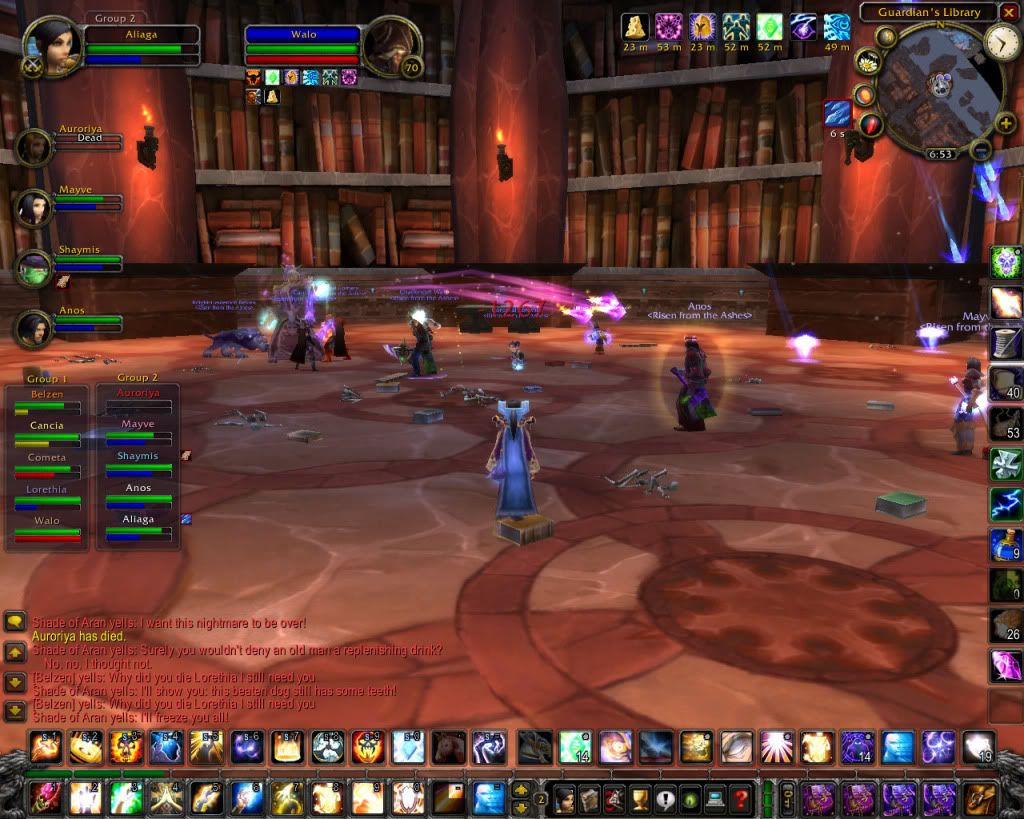Zoom in on the minimap
Screen dimensions: 1024x819
[1005, 124]
